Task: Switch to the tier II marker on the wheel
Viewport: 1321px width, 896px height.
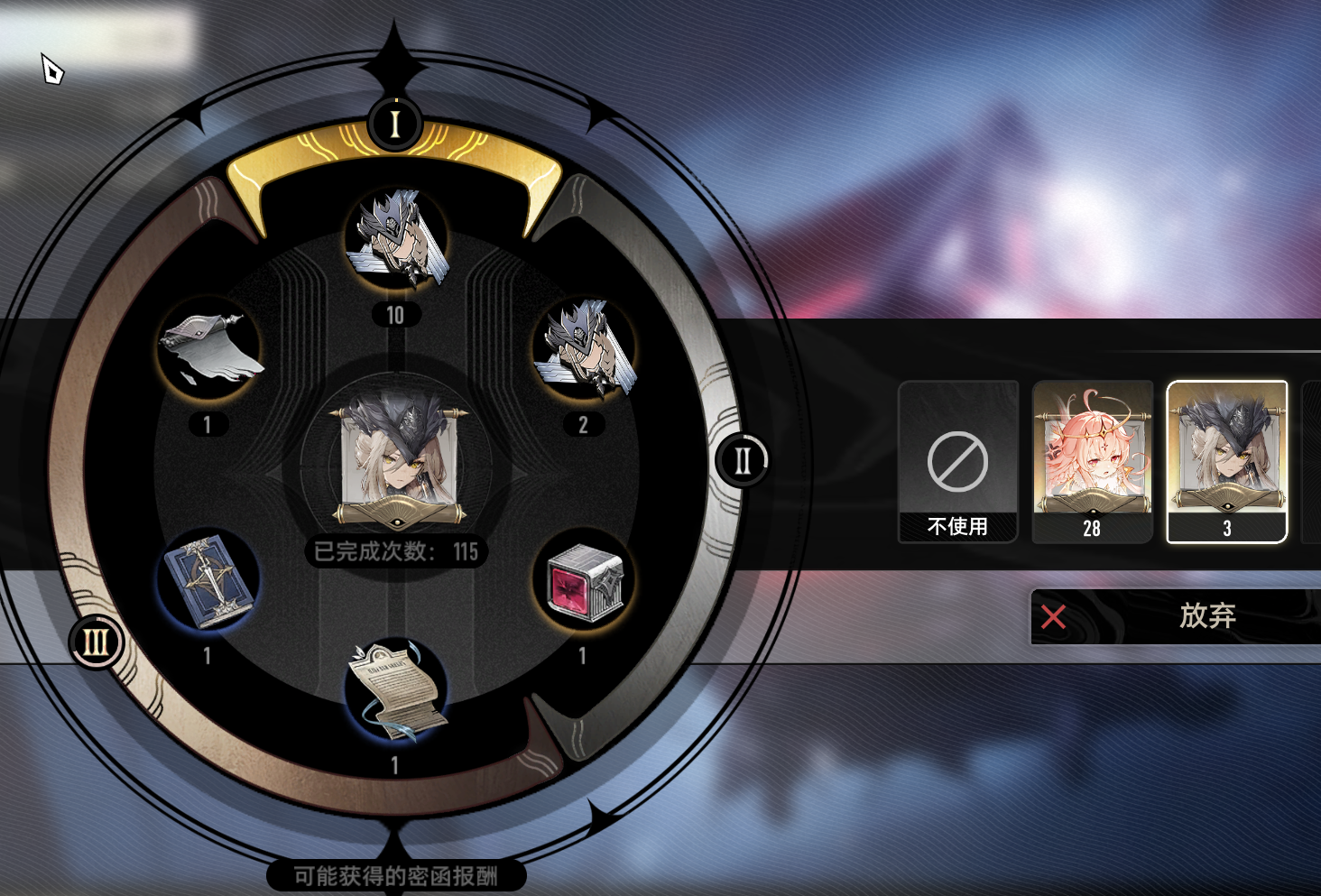Action: click(742, 458)
